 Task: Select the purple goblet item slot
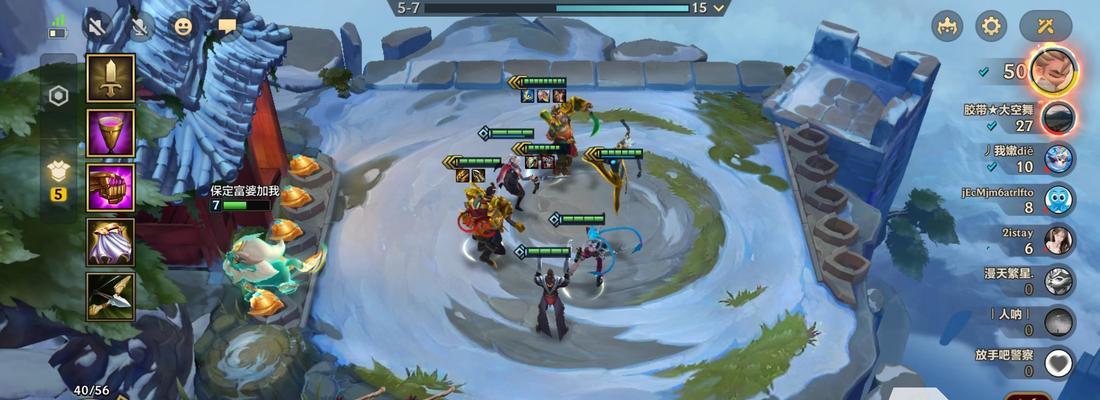click(110, 133)
